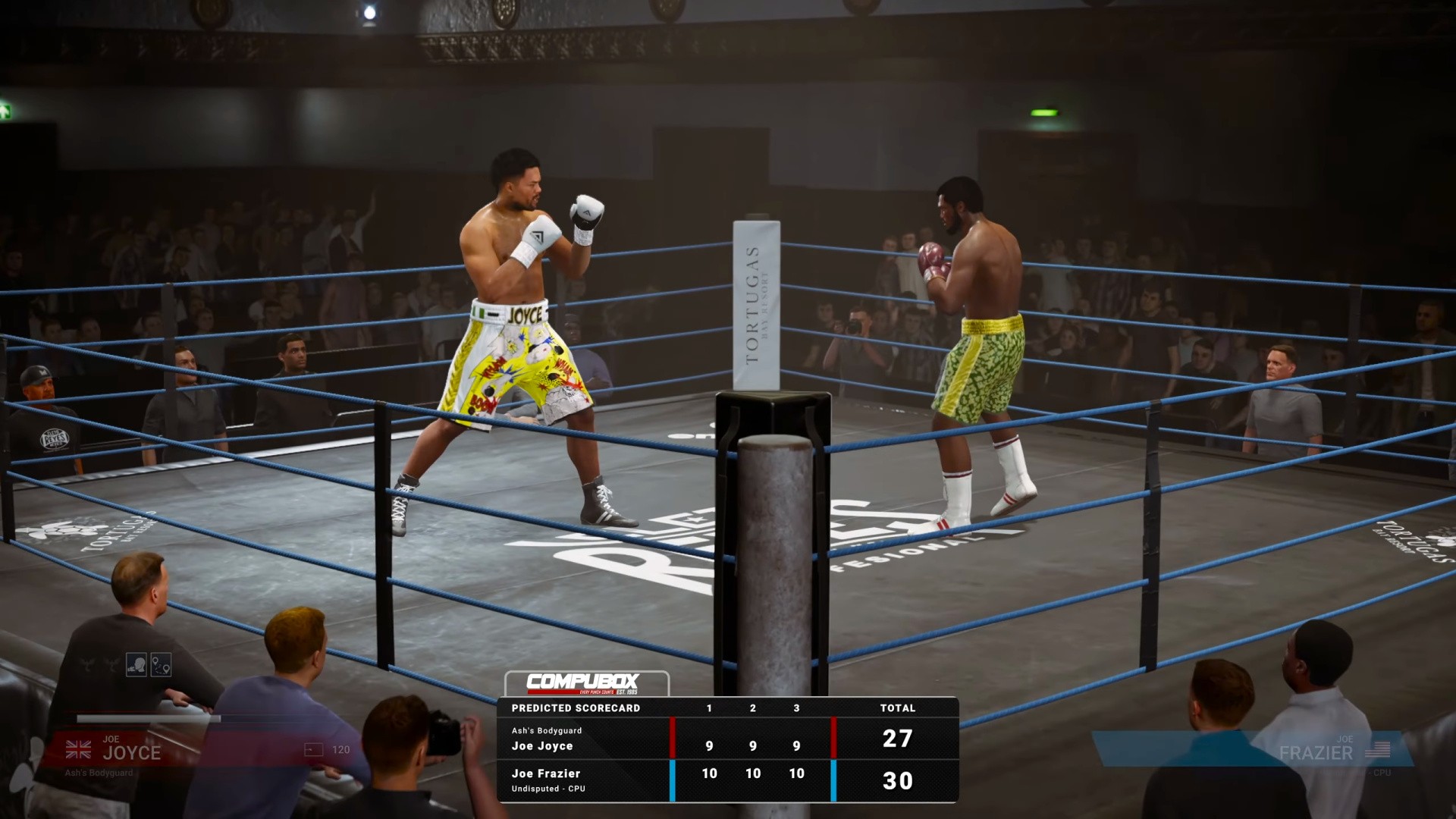Screen dimensions: 1456x819
Task: Click the punch counter icon beside 120
Action: pyautogui.click(x=313, y=750)
